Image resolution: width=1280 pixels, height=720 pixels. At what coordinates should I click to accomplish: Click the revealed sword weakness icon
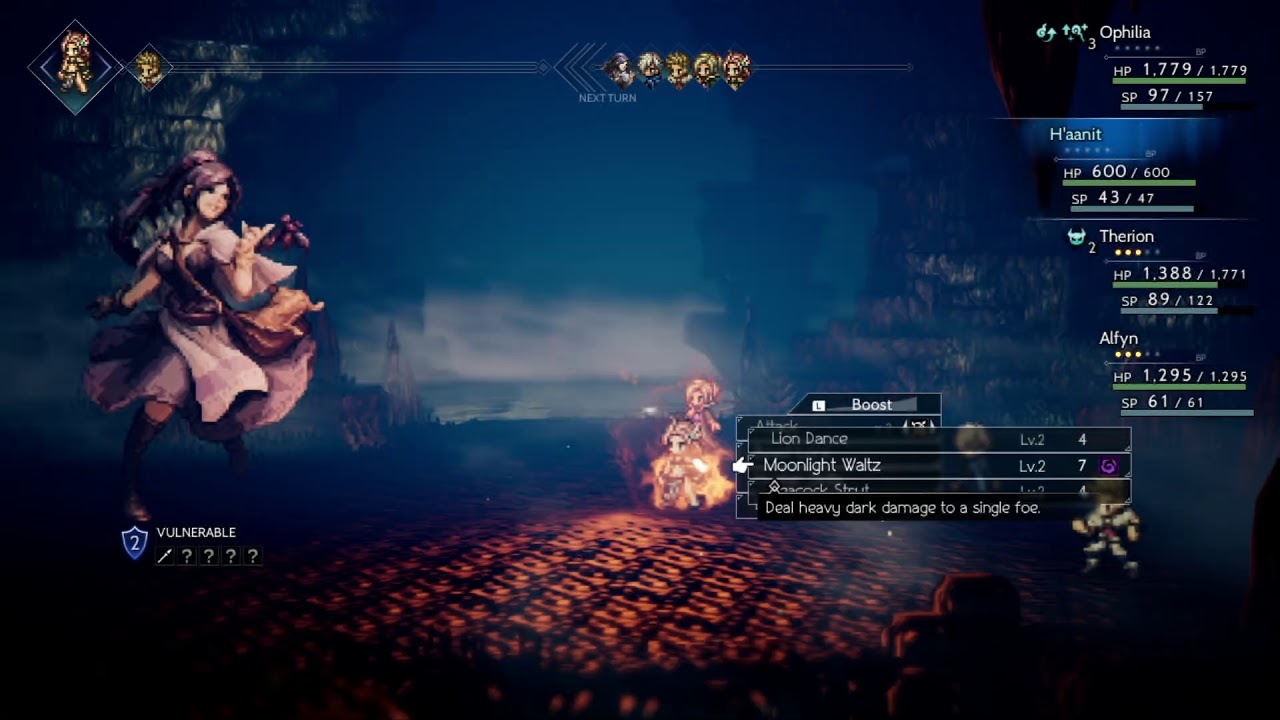coord(165,556)
